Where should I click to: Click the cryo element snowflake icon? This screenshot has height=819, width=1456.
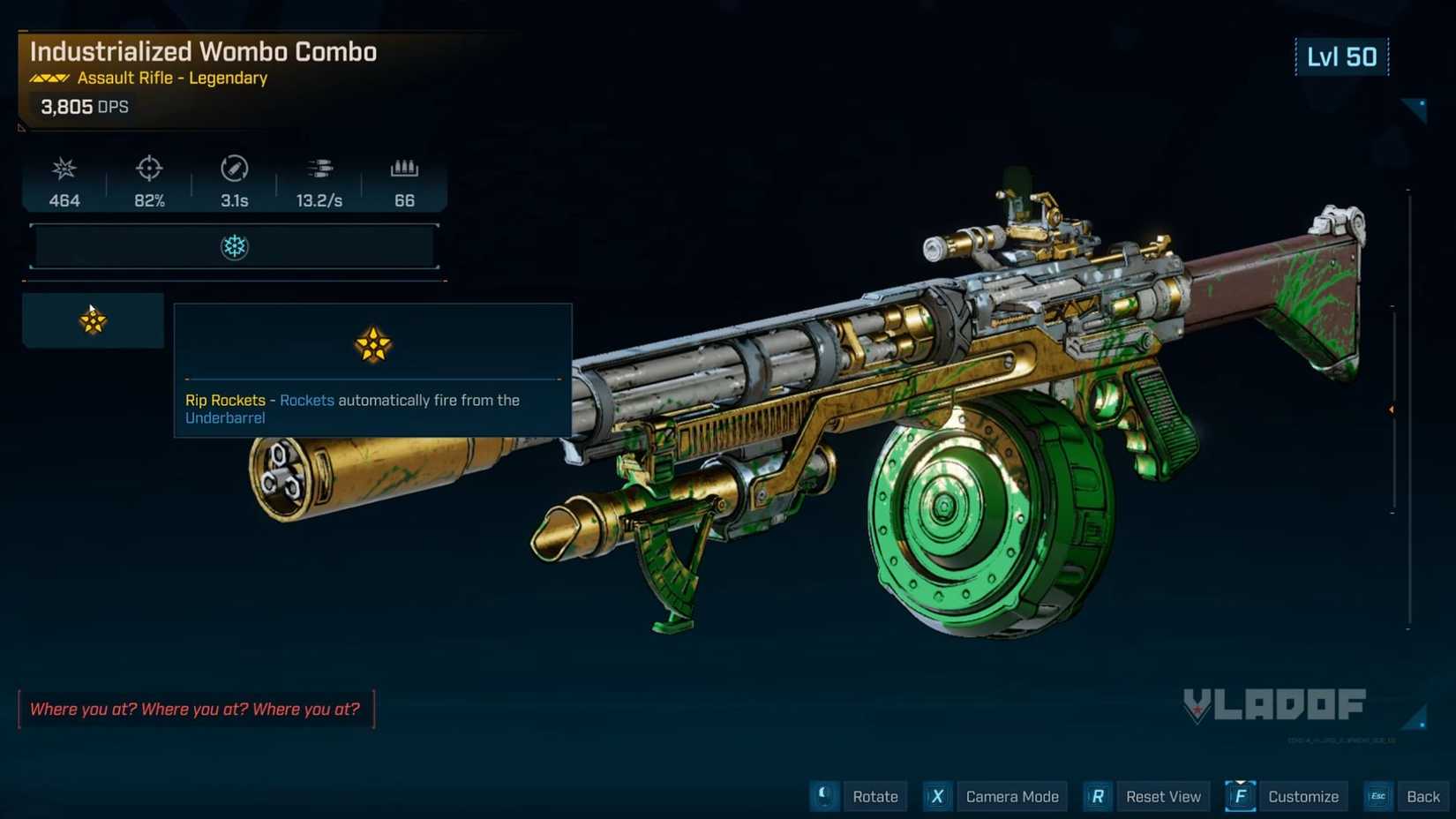click(234, 247)
